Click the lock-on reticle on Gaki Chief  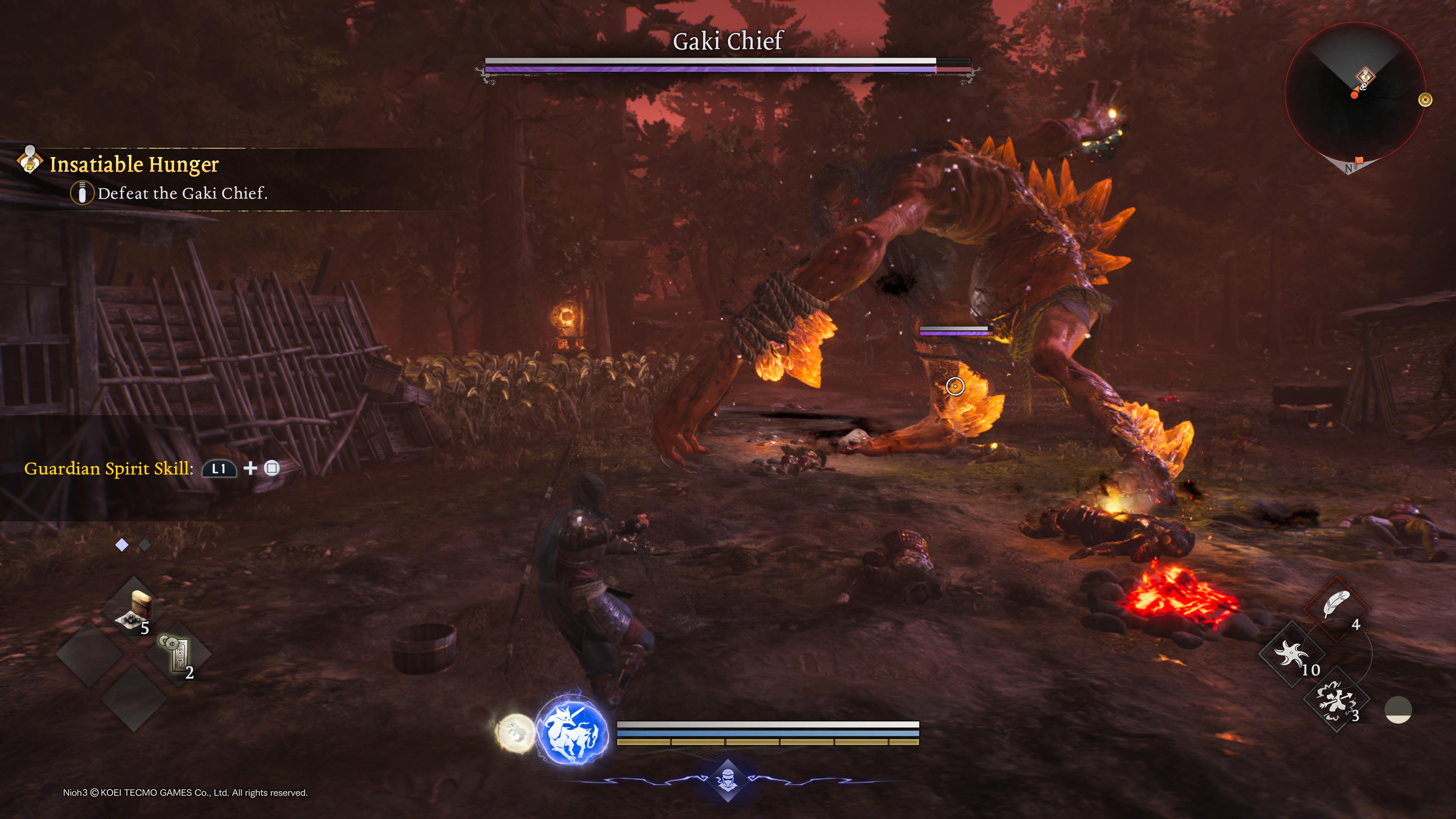pos(955,387)
